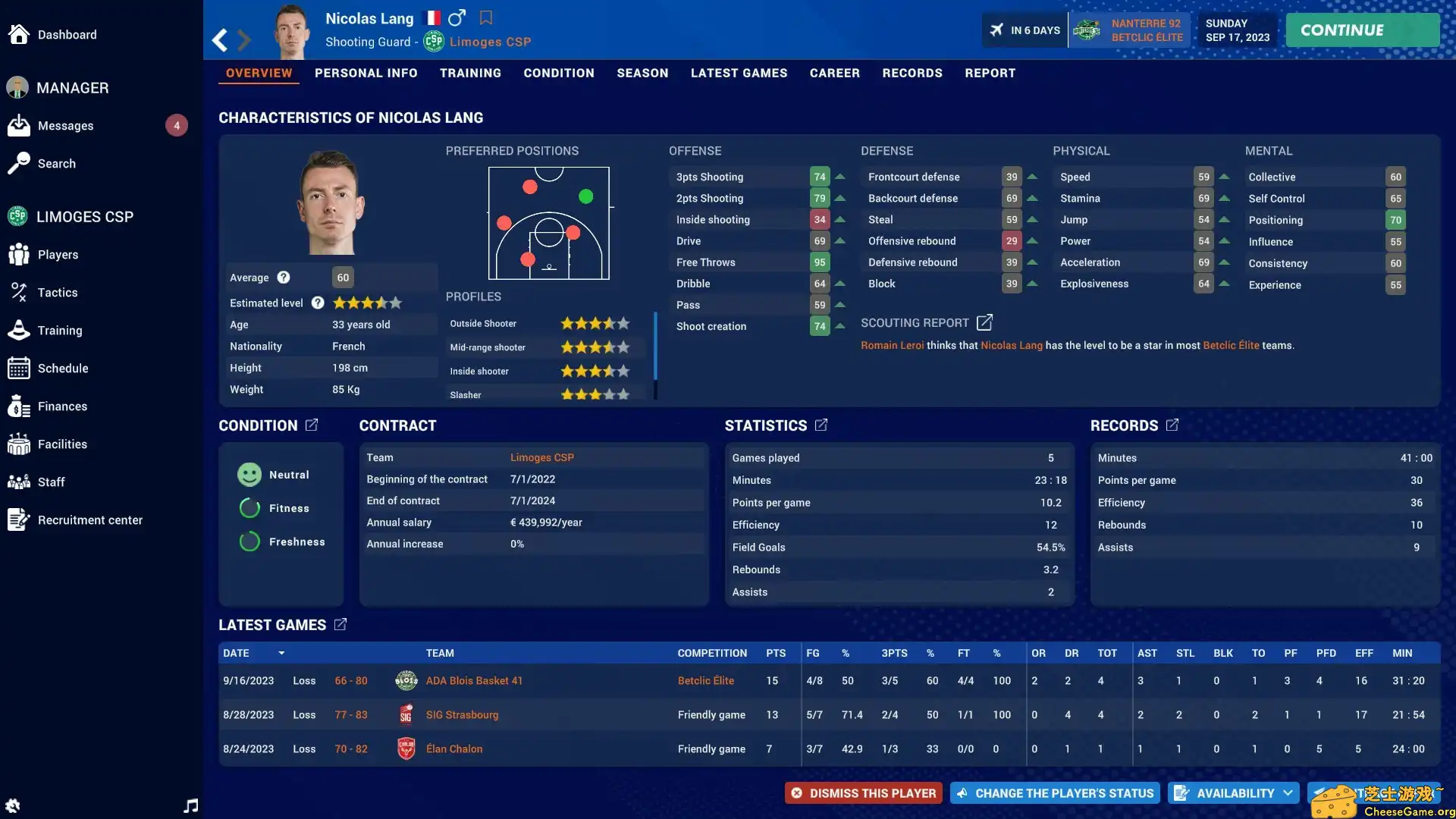Open Messages from the sidebar

66,125
